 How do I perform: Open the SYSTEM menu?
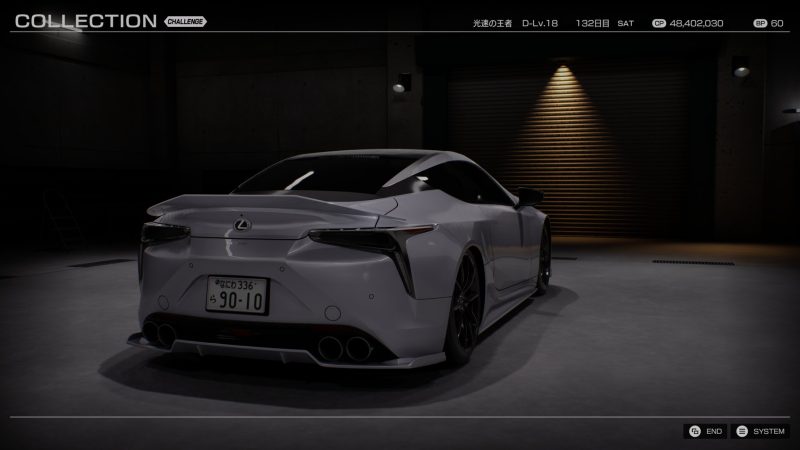(759, 431)
